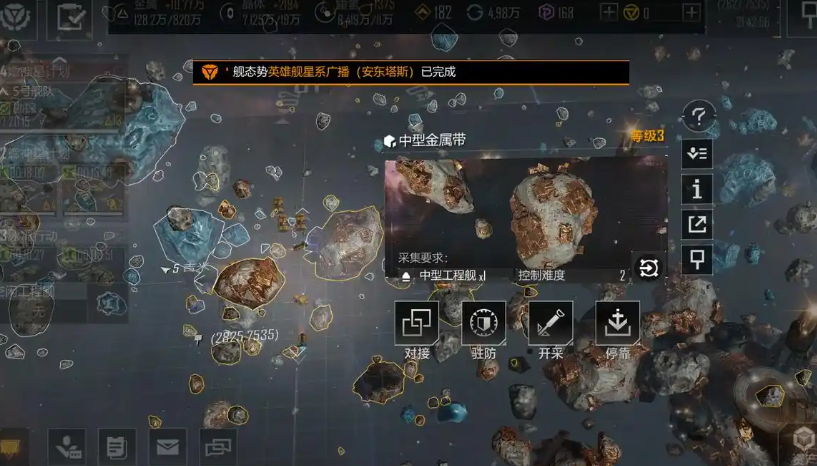Open the mail envelope icon
Viewport: 817px width, 466px height.
tap(167, 446)
